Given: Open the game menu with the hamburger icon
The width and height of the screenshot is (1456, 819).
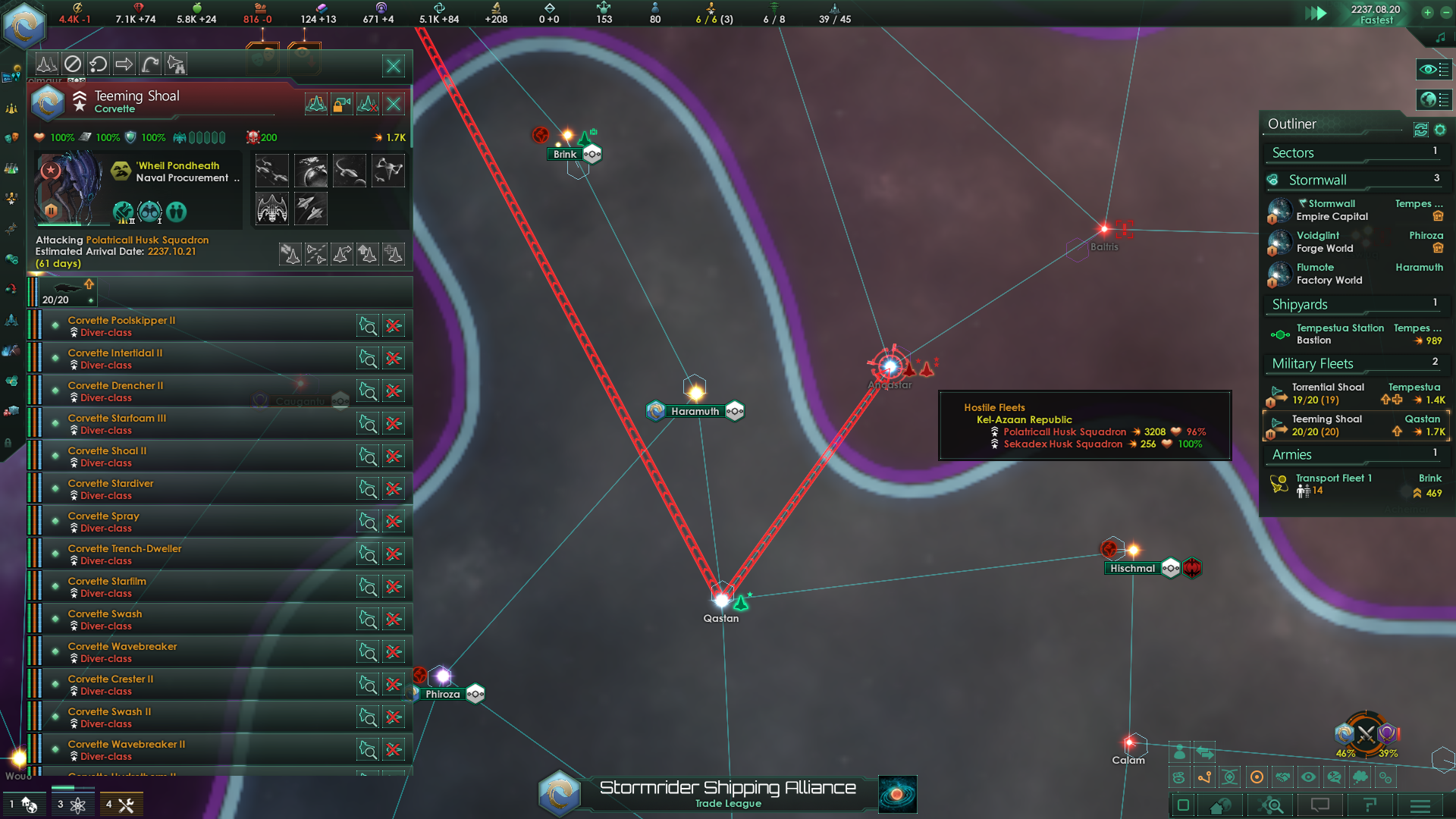Looking at the screenshot, I should pyautogui.click(x=1420, y=806).
